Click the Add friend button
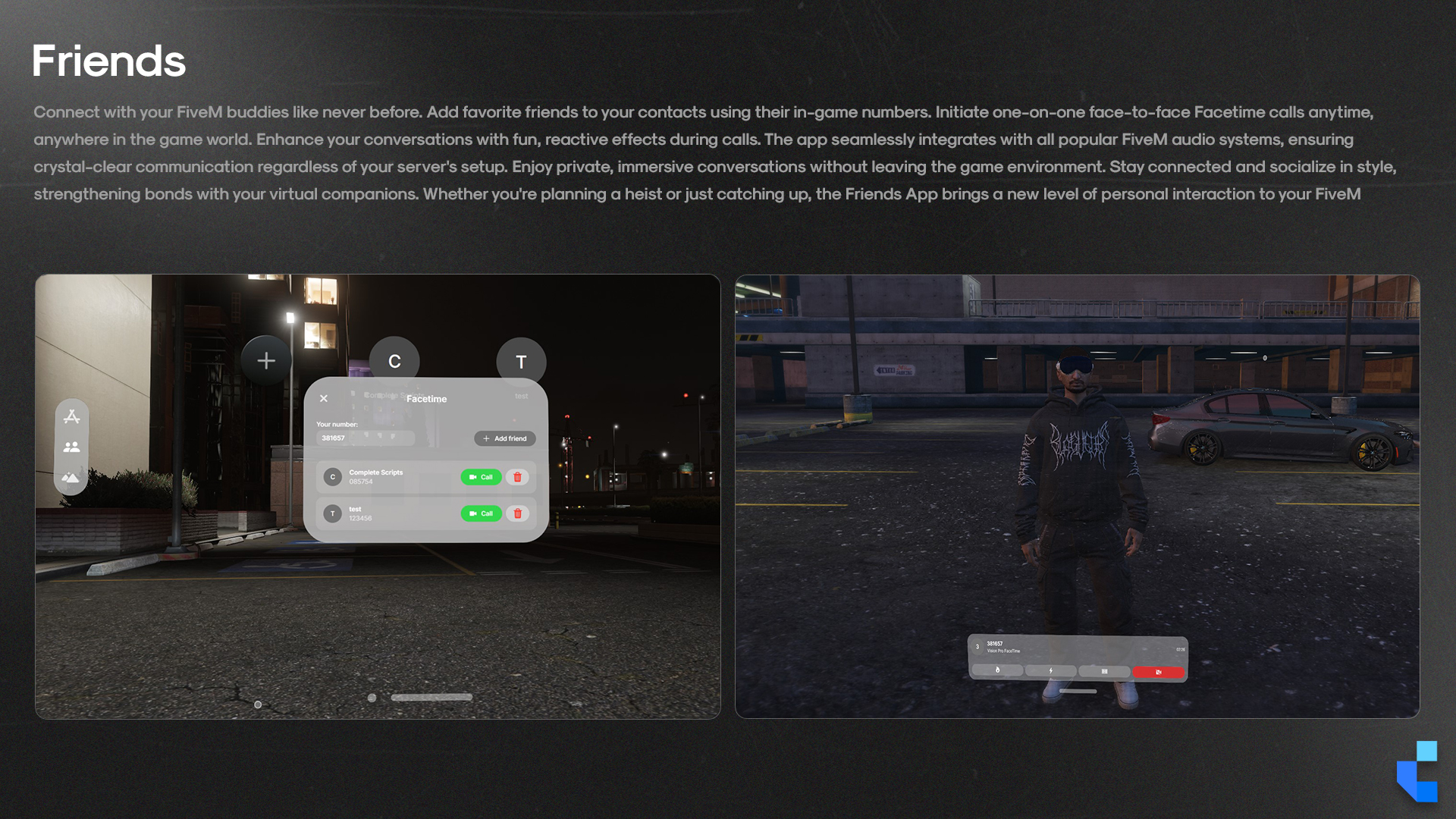 click(x=505, y=438)
